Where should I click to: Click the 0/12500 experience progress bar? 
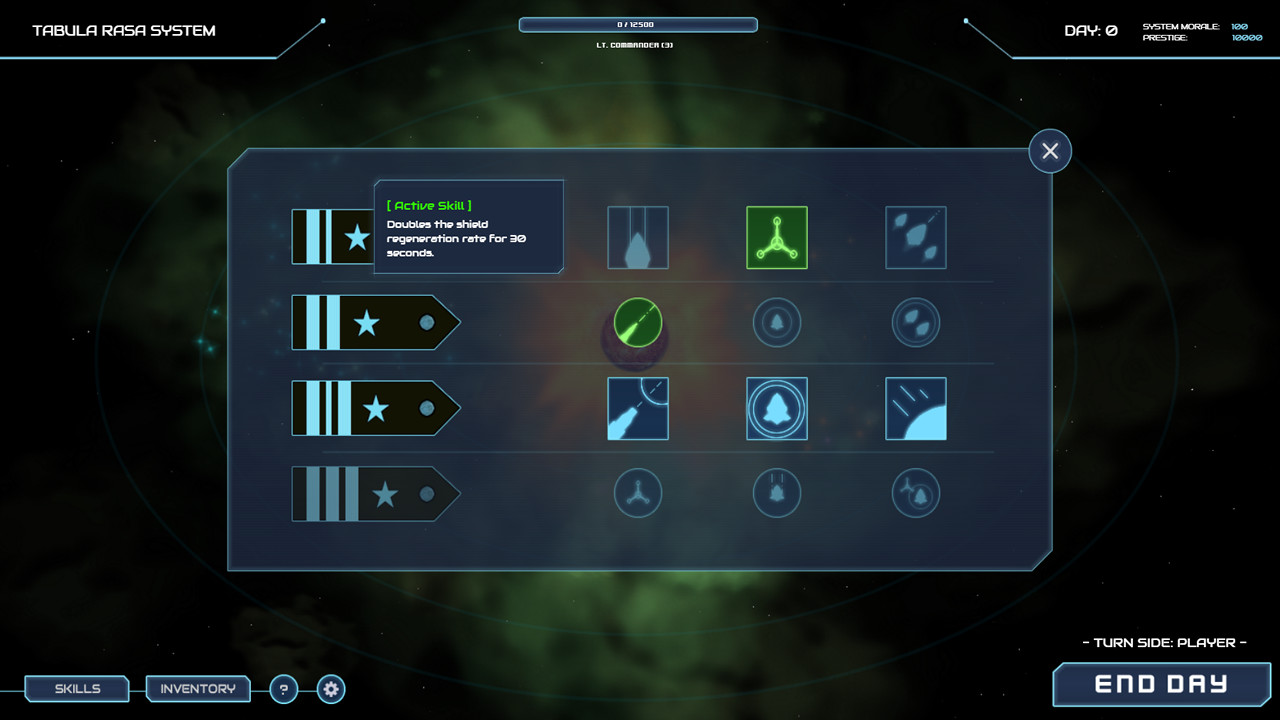click(x=637, y=24)
